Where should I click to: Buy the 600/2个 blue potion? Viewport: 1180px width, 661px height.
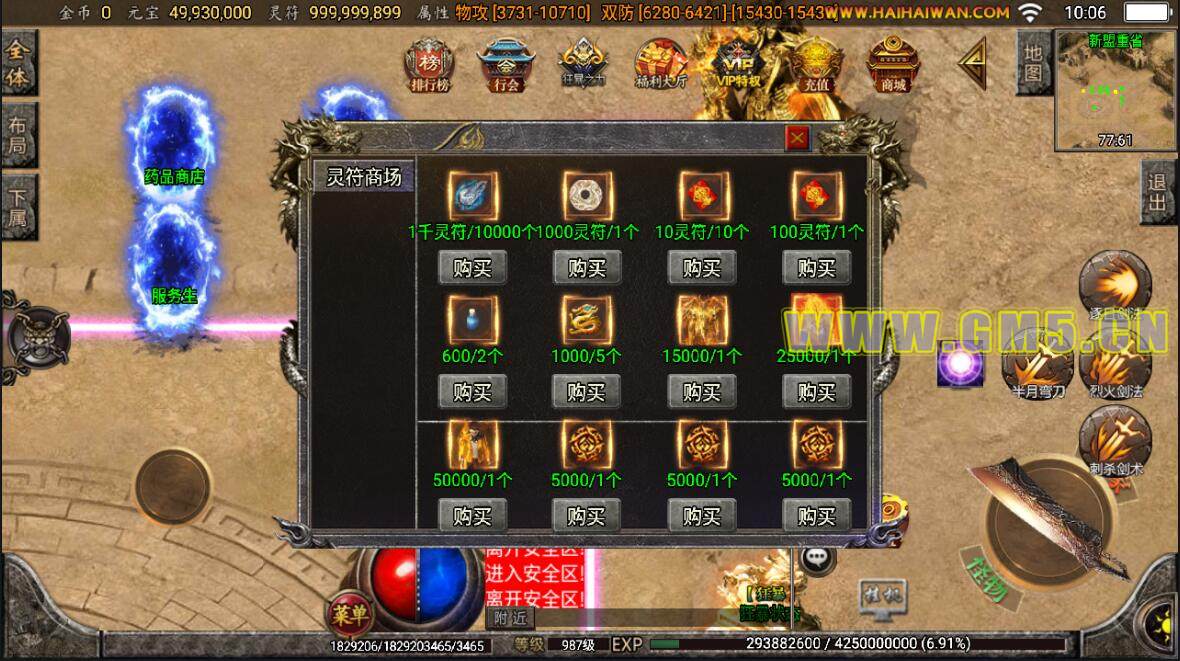click(x=472, y=392)
